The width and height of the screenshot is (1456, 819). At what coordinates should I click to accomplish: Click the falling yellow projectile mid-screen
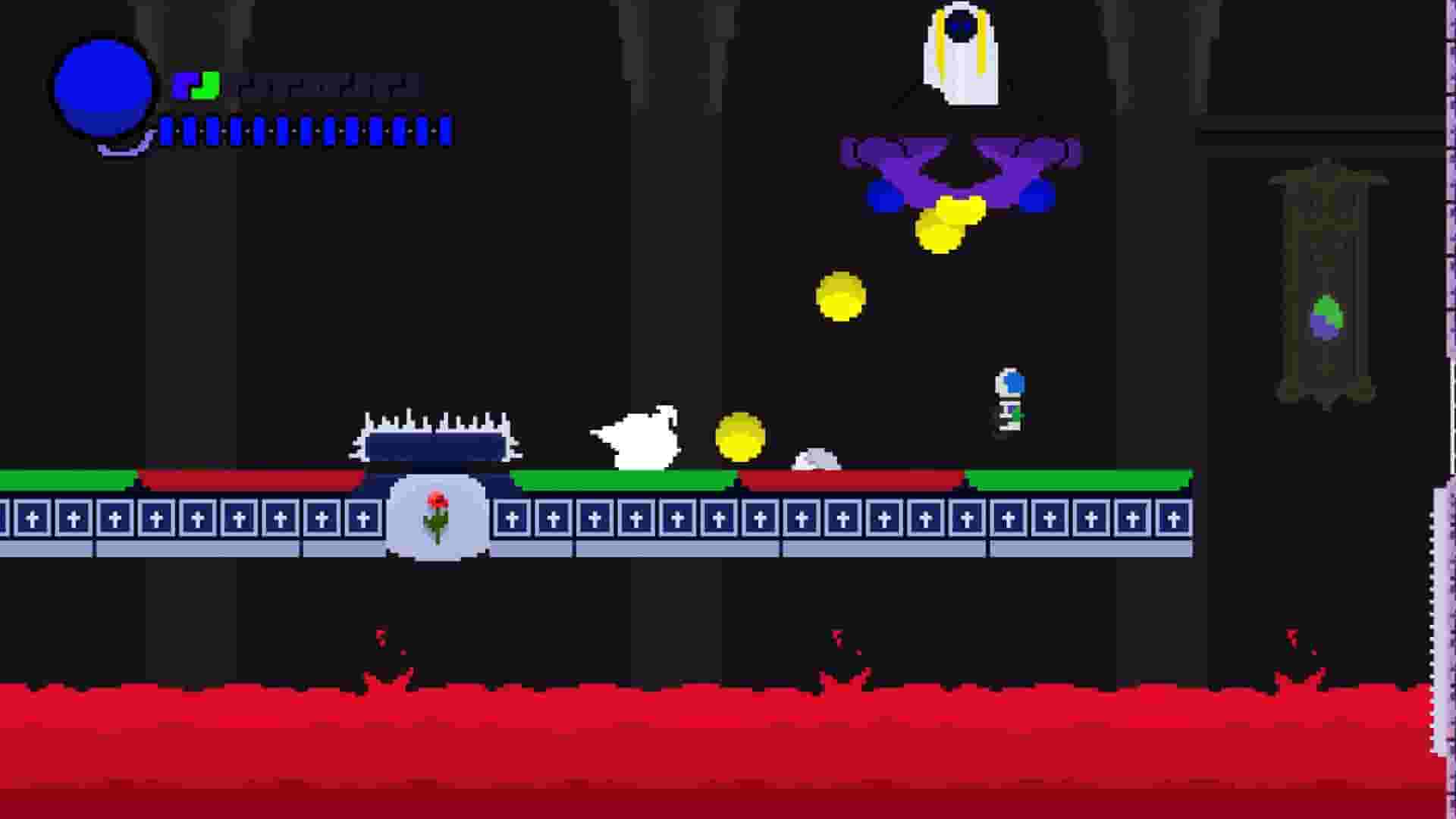pyautogui.click(x=838, y=296)
